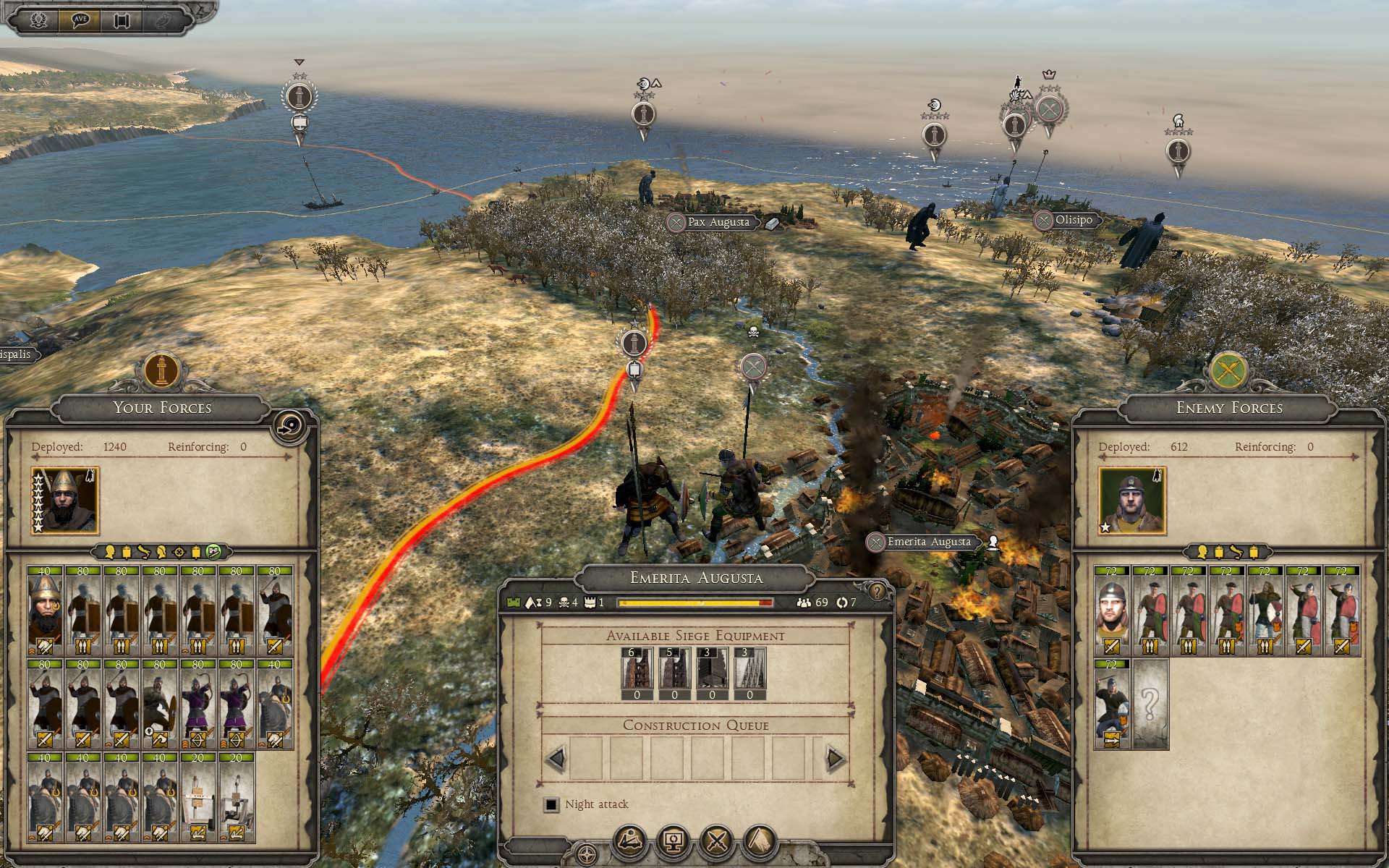Start the battle with crossed swords button

coord(717,841)
